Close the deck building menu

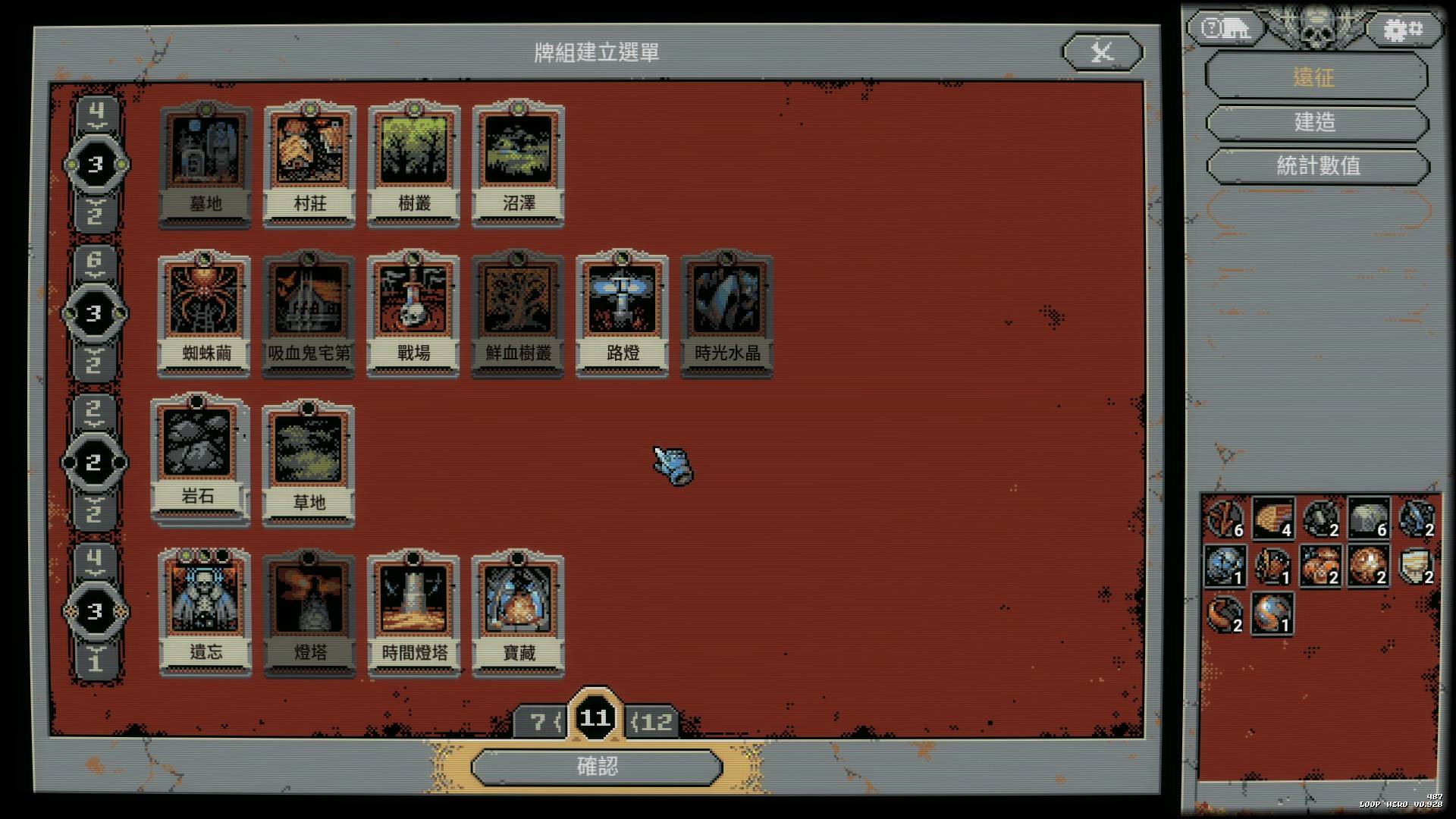coord(1102,52)
